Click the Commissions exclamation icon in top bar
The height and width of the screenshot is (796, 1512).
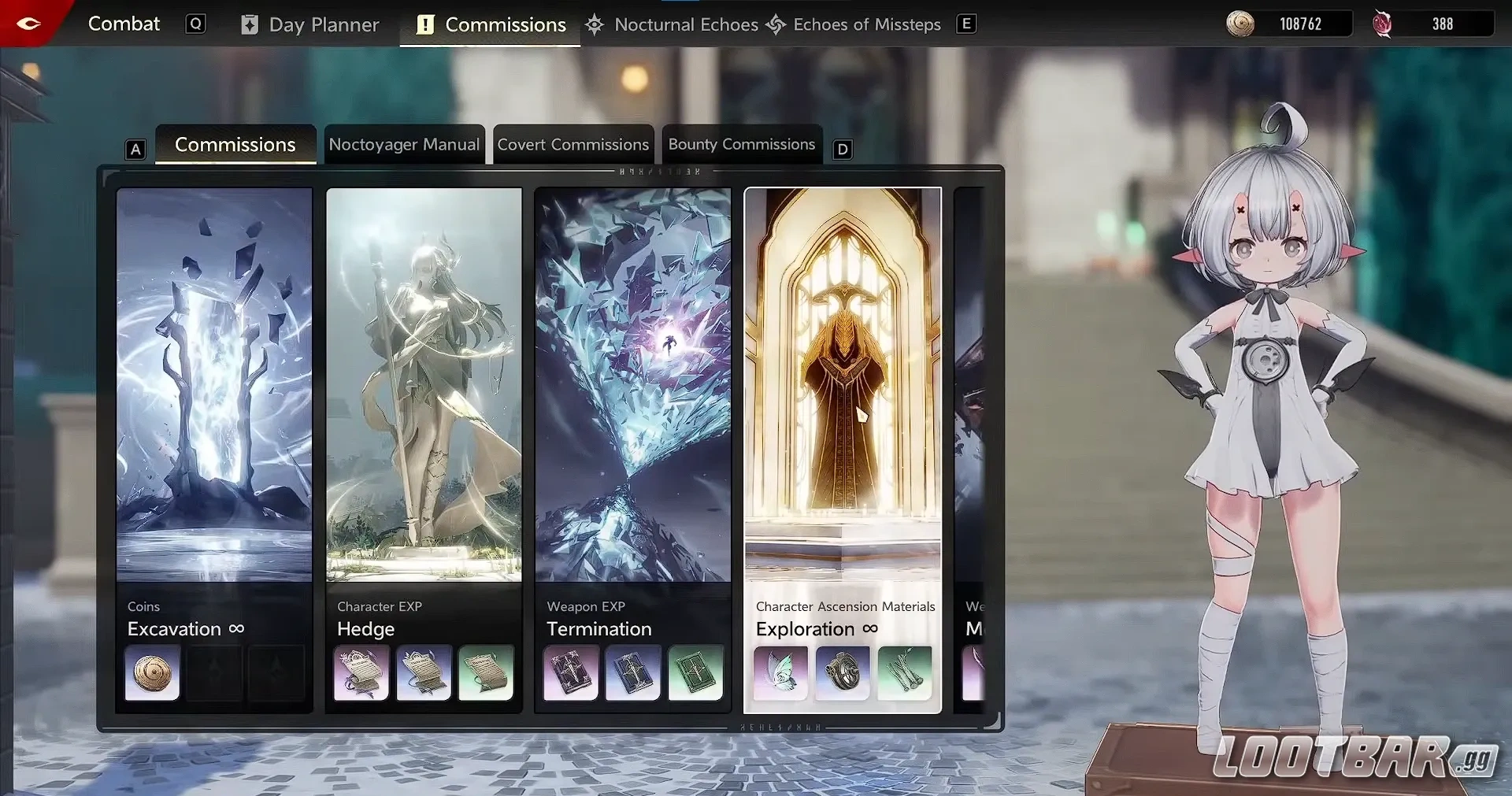click(x=426, y=24)
